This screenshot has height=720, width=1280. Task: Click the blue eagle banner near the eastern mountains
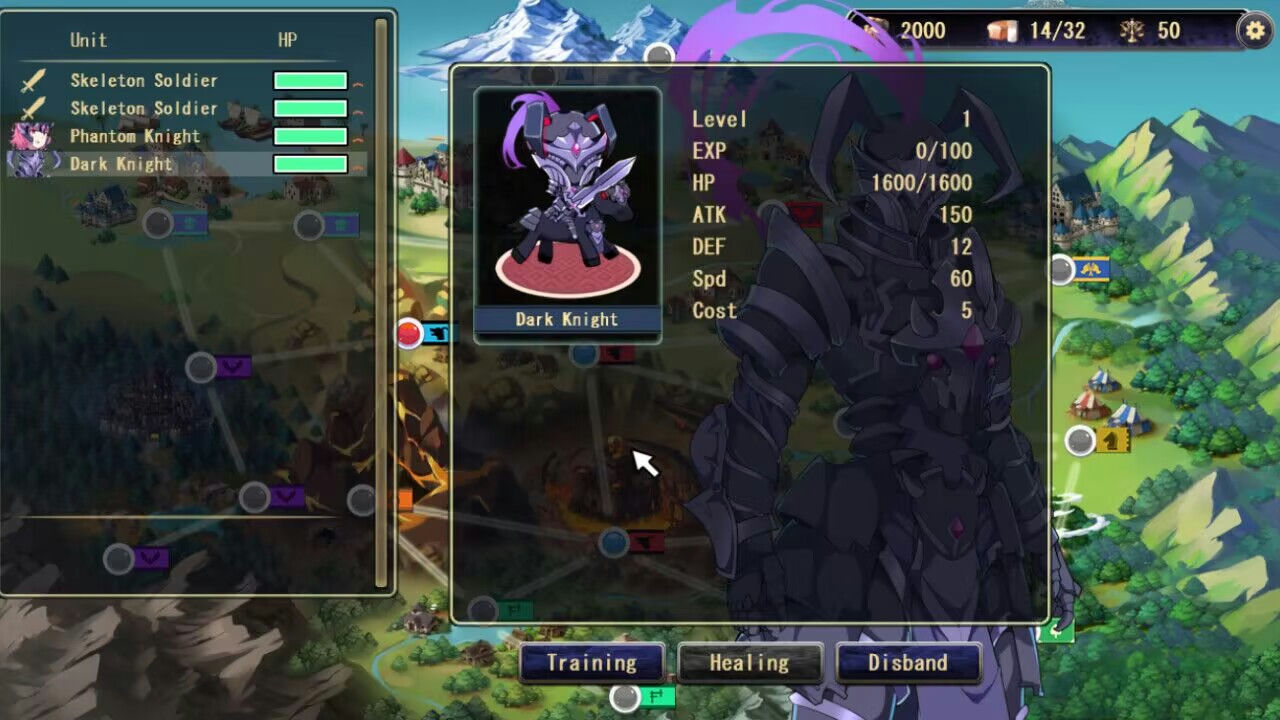pyautogui.click(x=1090, y=269)
